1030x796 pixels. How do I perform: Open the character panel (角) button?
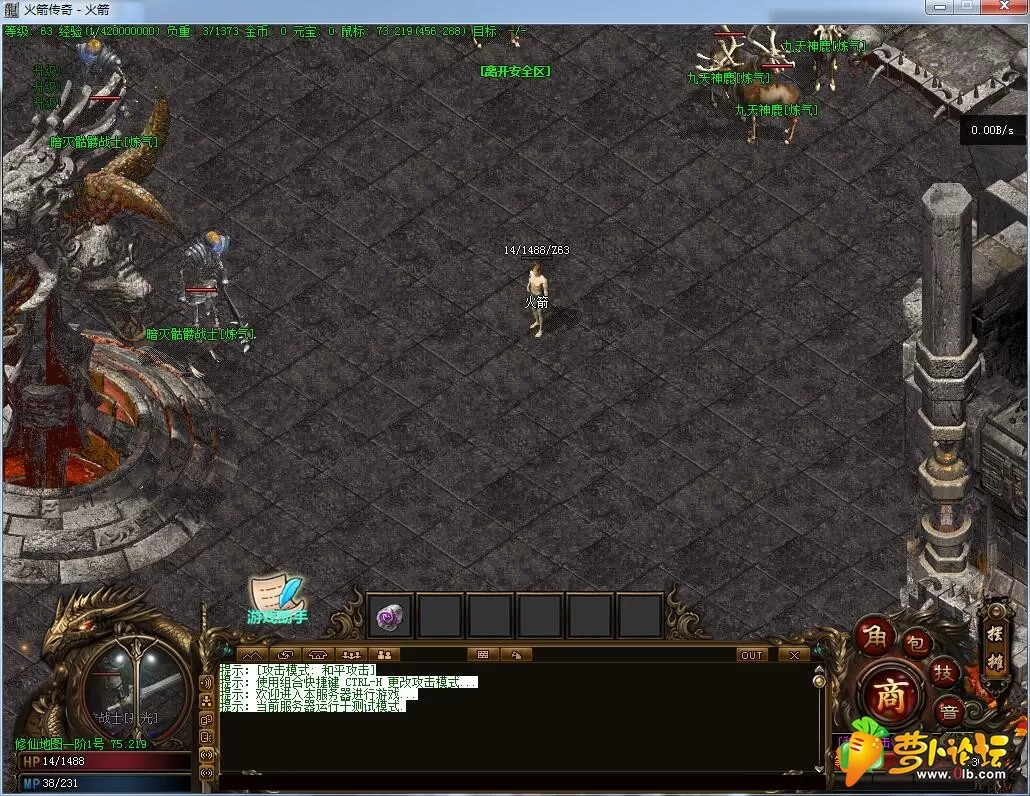pyautogui.click(x=875, y=634)
